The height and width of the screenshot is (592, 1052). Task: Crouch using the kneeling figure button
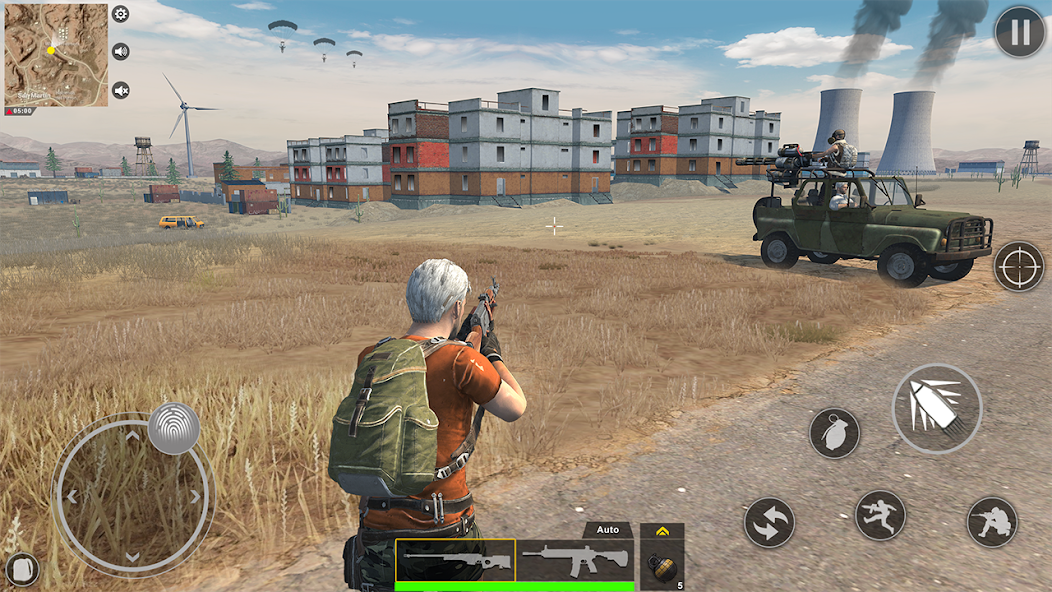click(x=992, y=522)
